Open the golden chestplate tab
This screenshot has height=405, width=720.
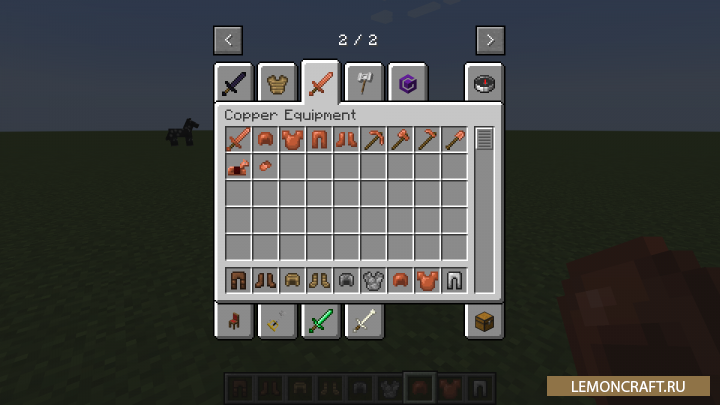(277, 83)
